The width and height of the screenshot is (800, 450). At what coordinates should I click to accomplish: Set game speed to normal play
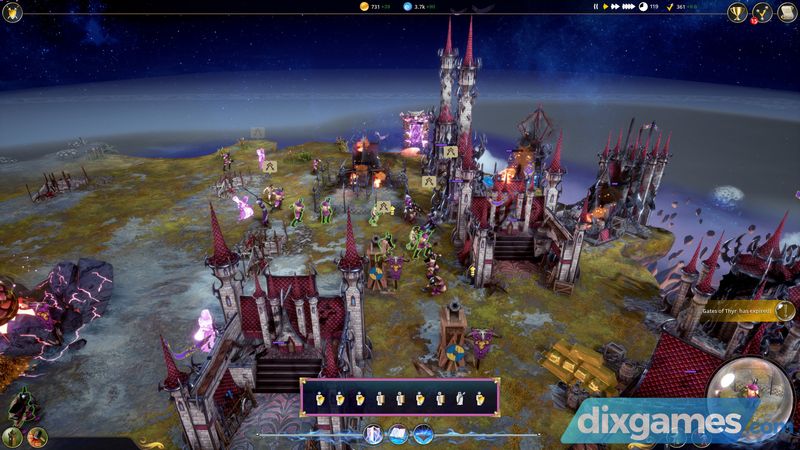coord(605,7)
